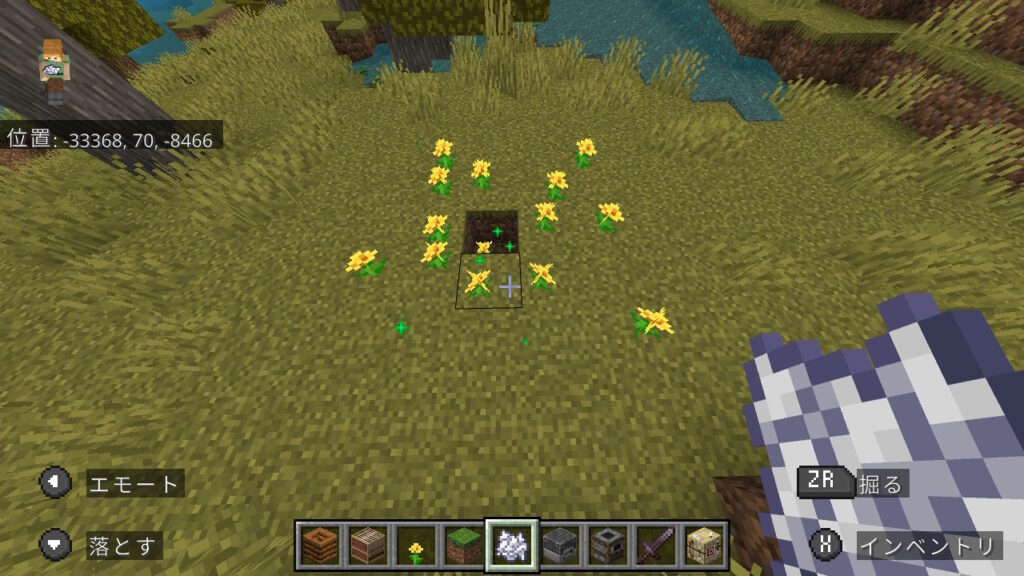Equip the dark sword from the hotbar
The height and width of the screenshot is (576, 1024).
(655, 546)
